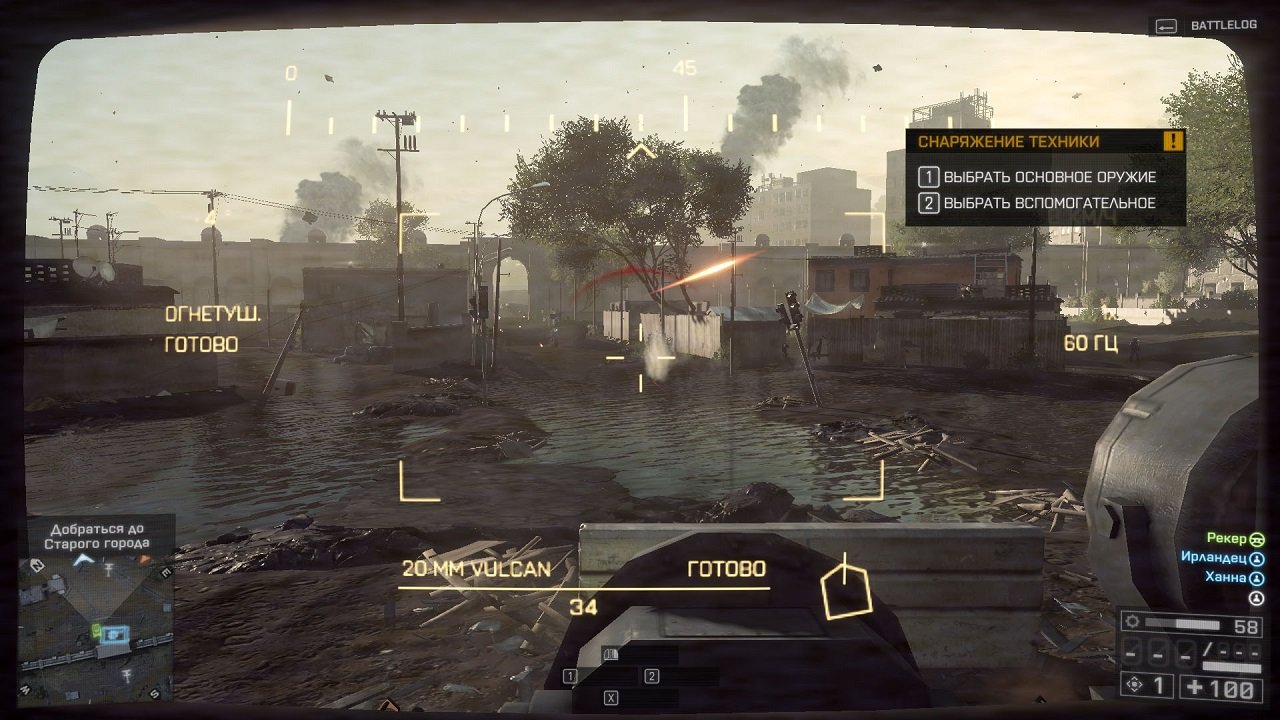Click the soldier icon beside Ирландец
This screenshot has width=1280, height=720.
[1256, 559]
